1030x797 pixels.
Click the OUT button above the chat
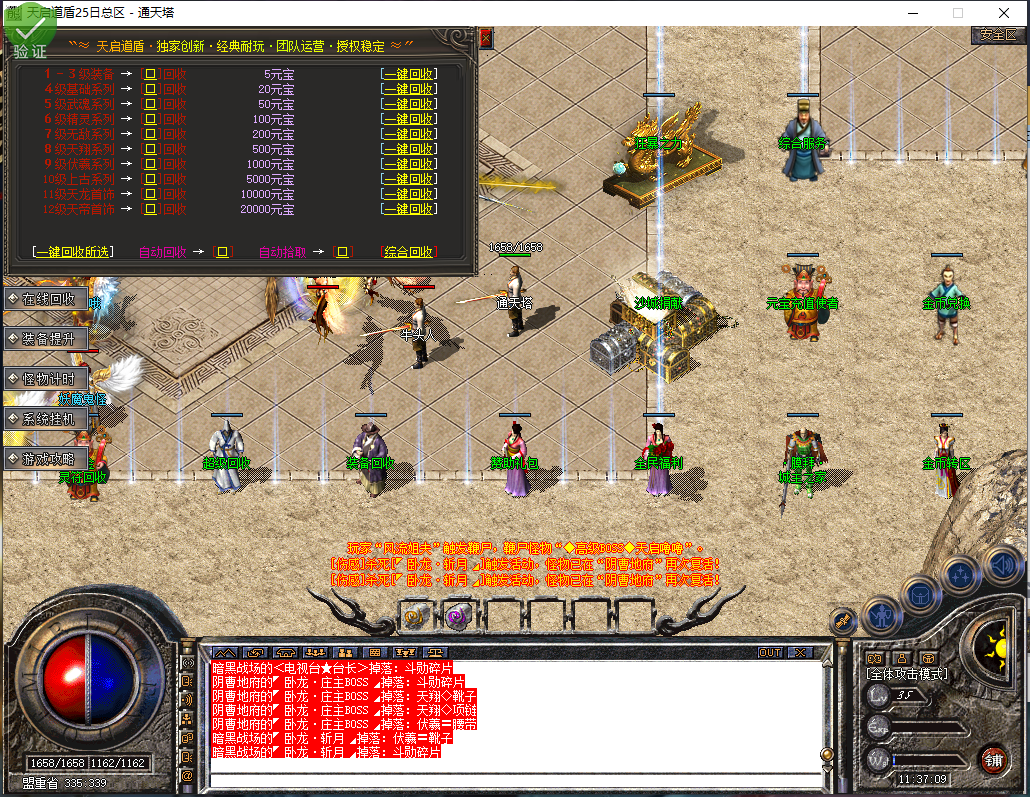(769, 652)
